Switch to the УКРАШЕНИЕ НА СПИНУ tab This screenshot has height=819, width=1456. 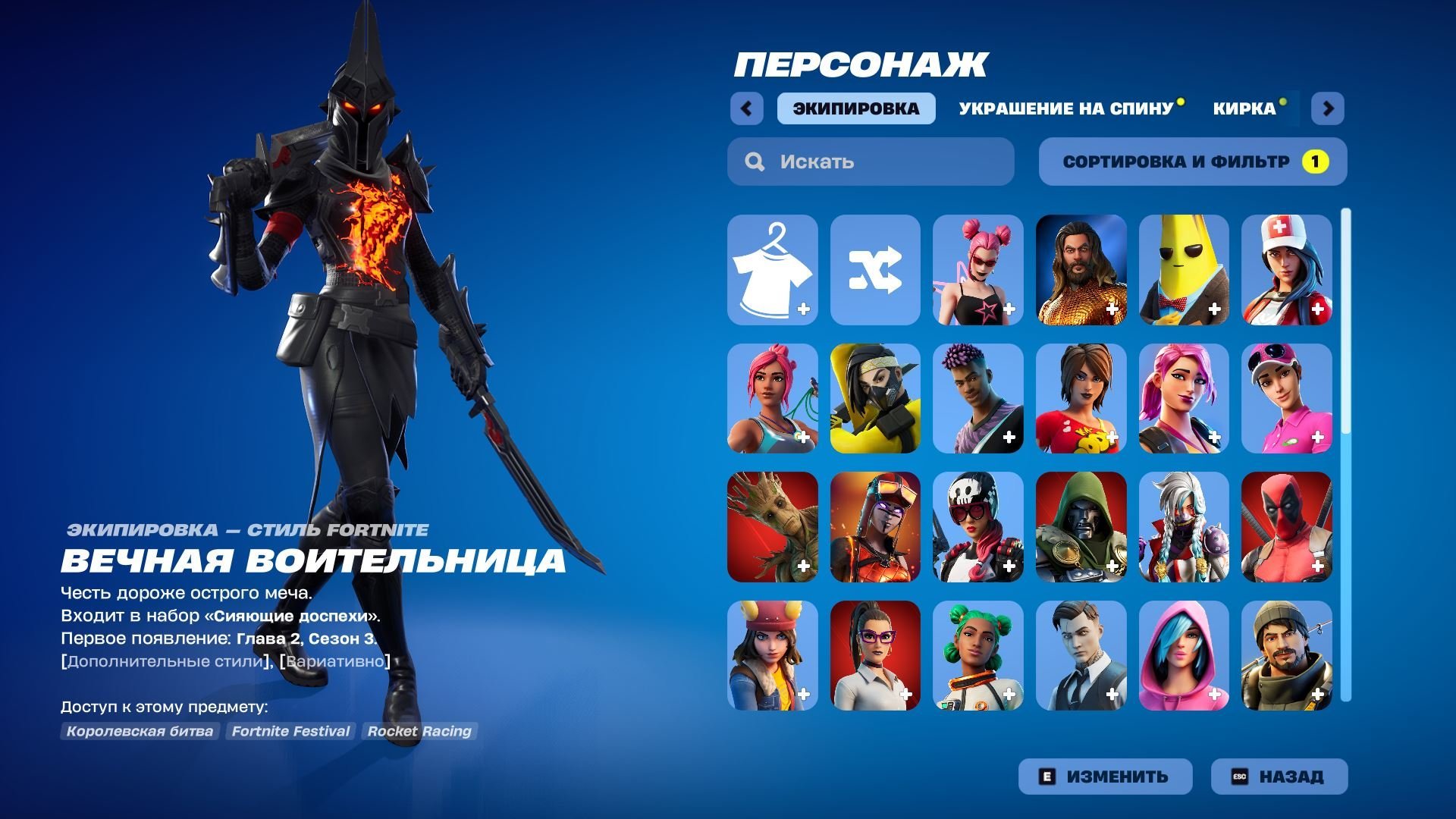point(1063,108)
